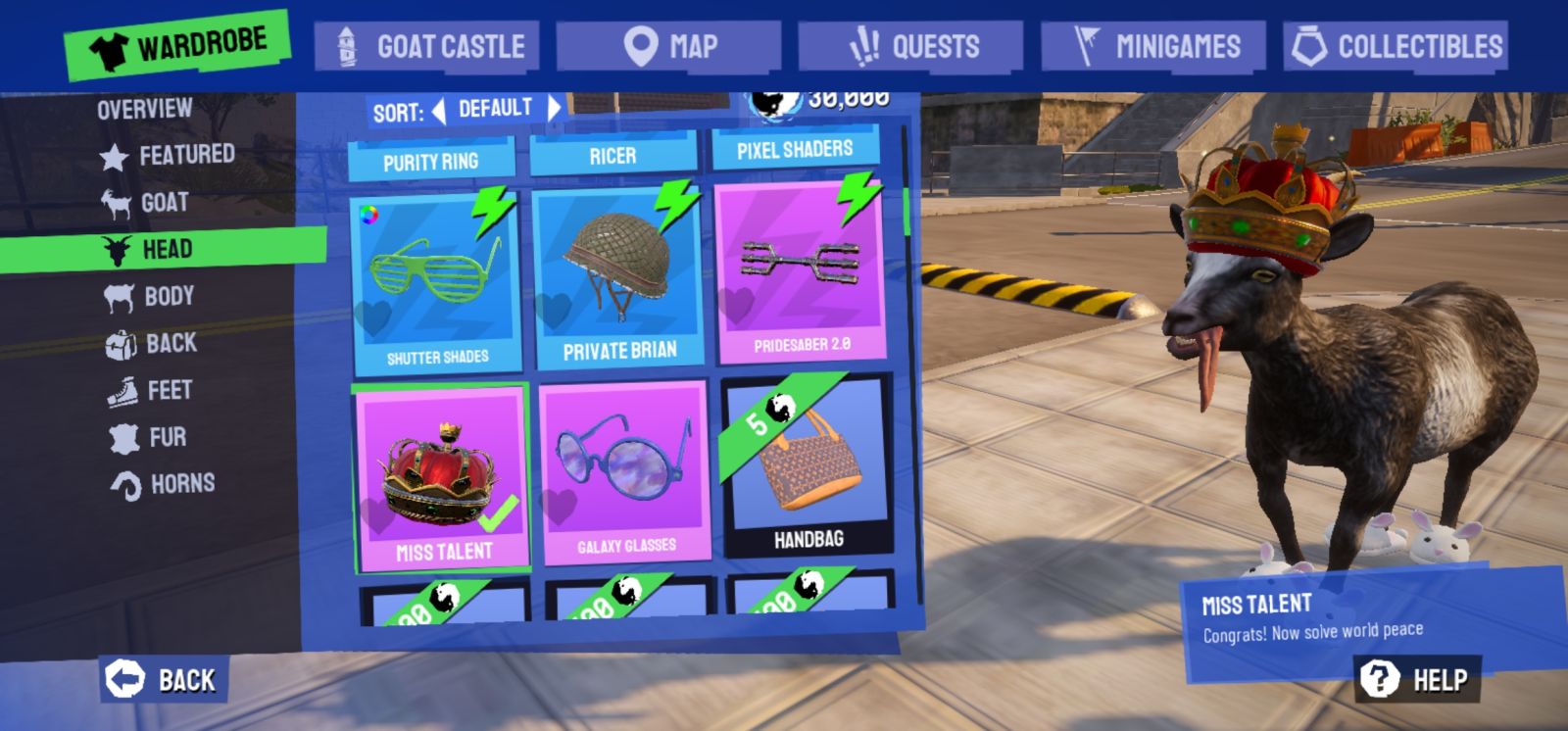
Task: Open the Quests tab
Action: click(910, 46)
